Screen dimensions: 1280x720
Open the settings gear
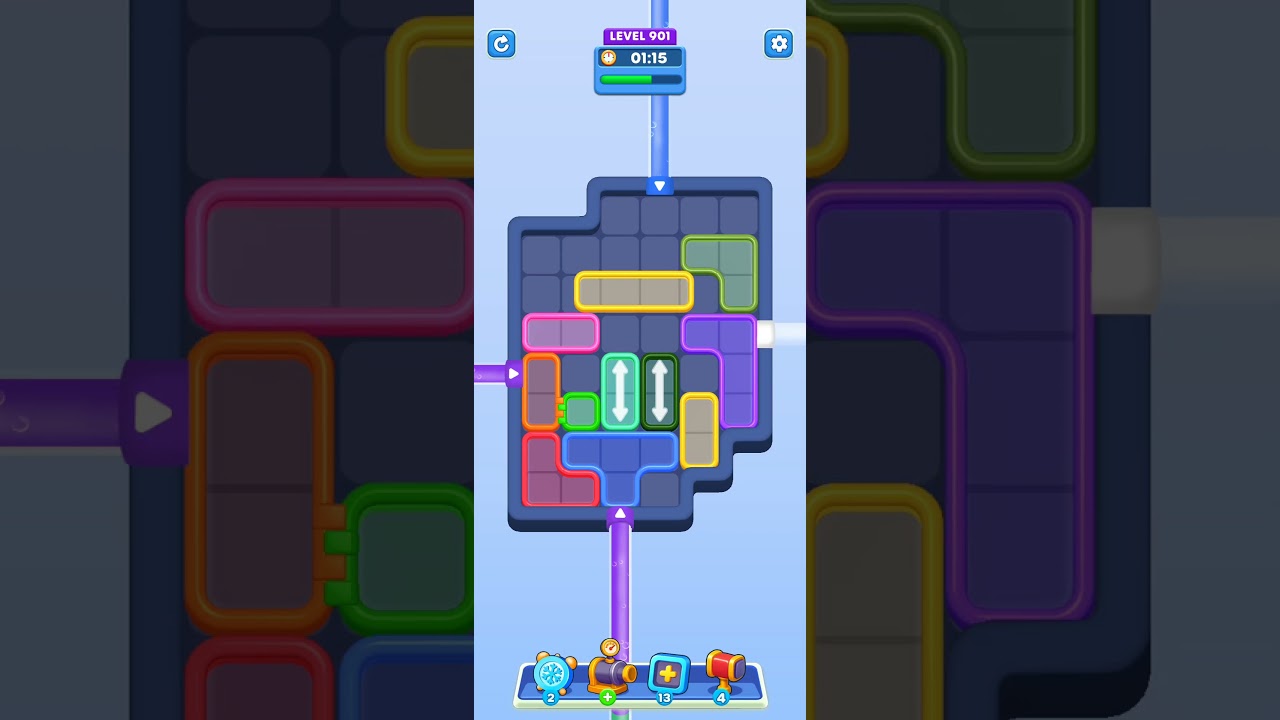[x=778, y=44]
